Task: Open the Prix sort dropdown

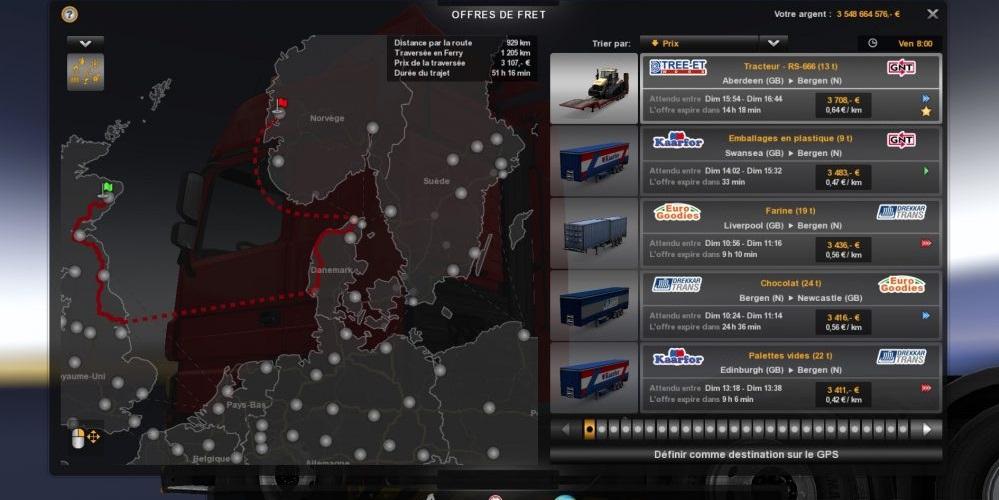Action: click(698, 43)
